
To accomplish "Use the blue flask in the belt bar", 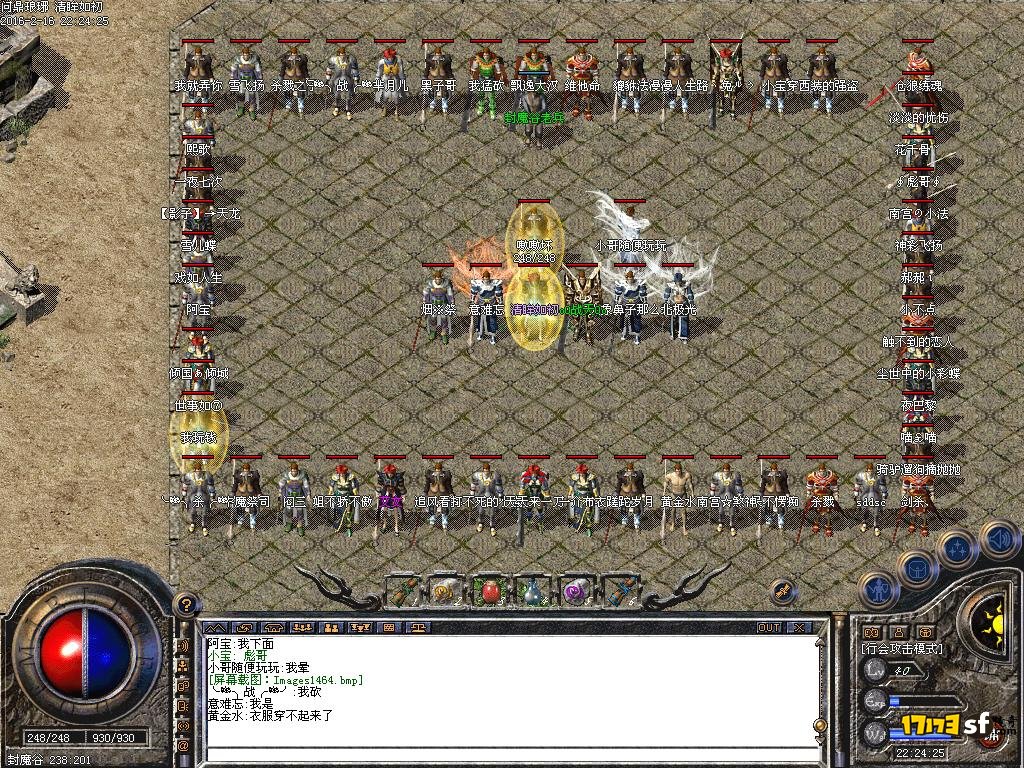I will [x=534, y=590].
